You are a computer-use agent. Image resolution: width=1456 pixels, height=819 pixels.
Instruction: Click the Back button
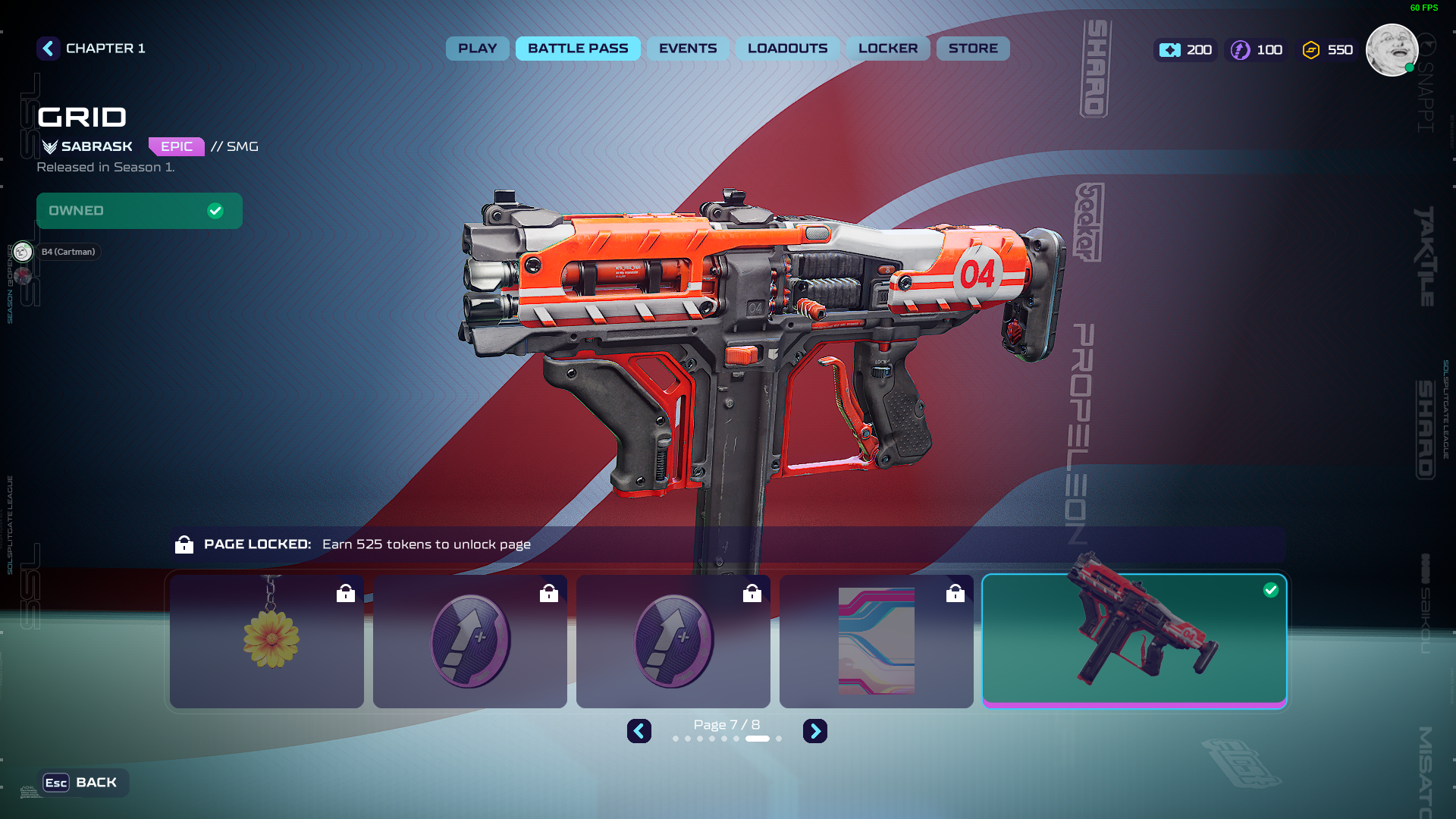[x=82, y=783]
